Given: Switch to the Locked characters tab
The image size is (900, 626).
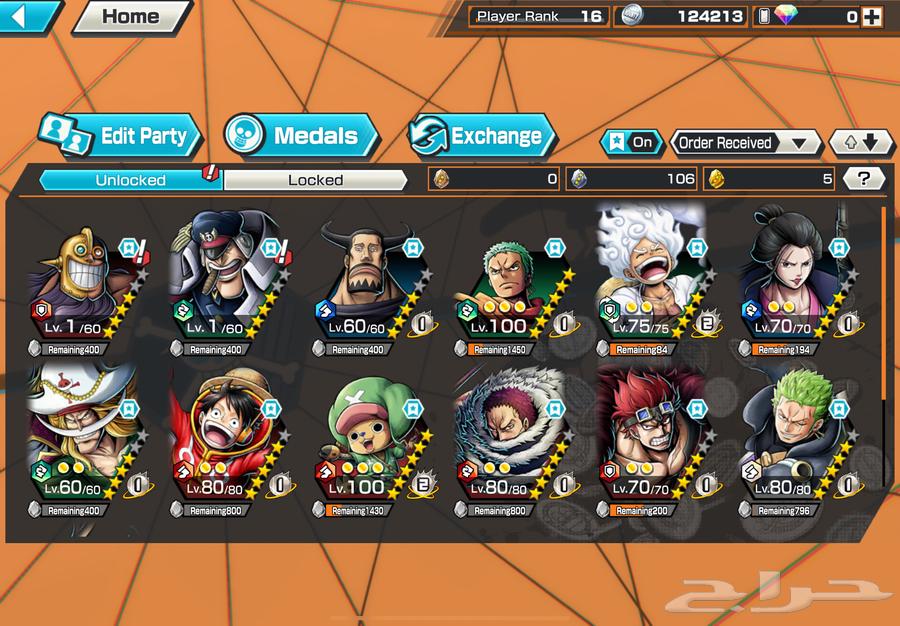Looking at the screenshot, I should 315,180.
